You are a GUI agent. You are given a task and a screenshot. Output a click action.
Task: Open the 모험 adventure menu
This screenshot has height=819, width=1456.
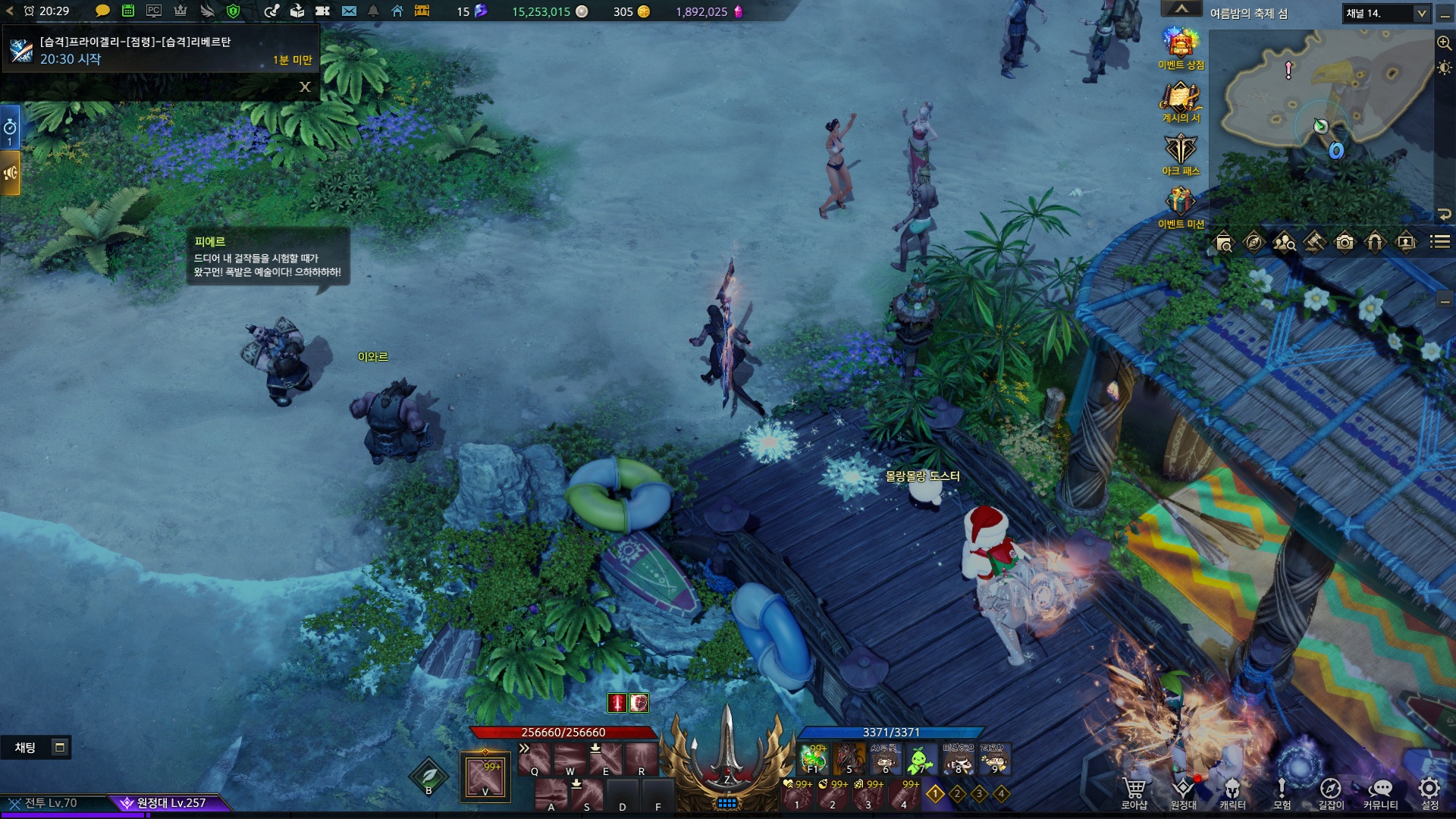pos(1282,791)
